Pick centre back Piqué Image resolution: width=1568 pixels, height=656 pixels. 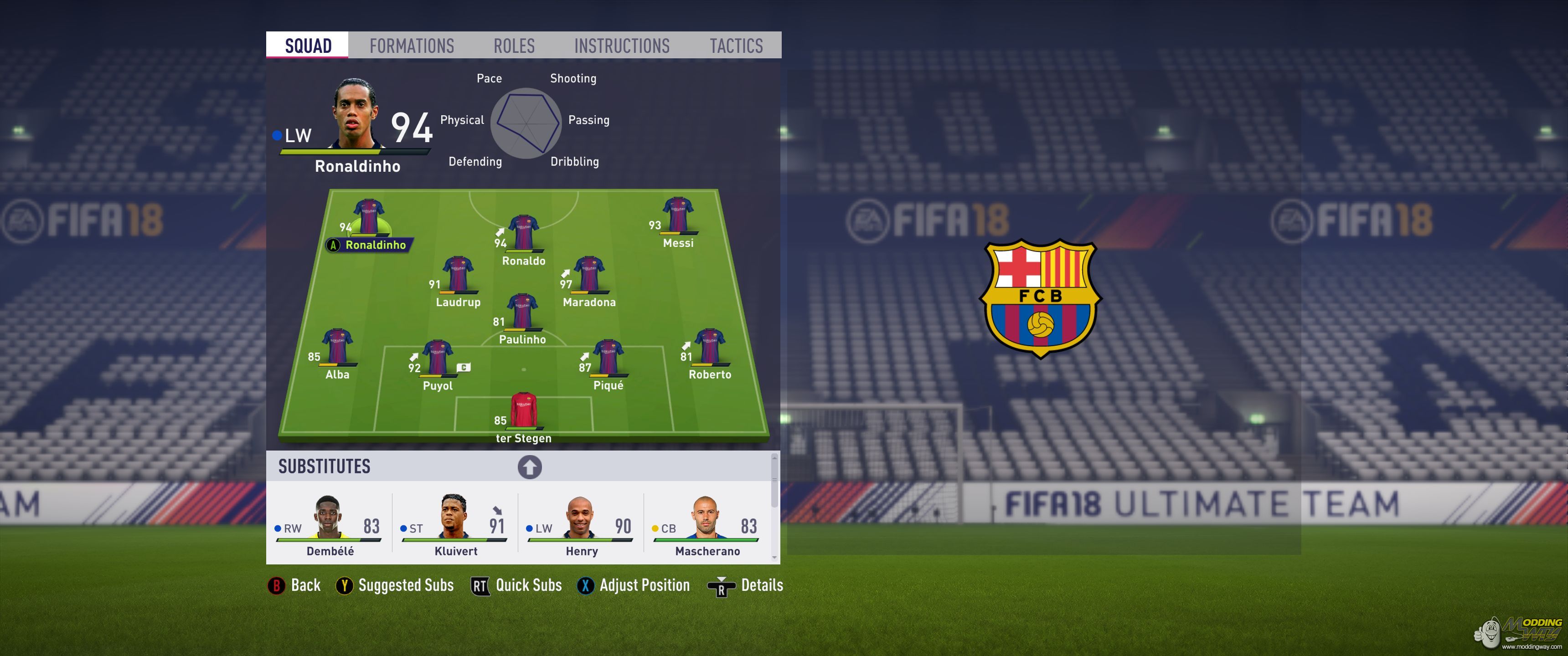[x=608, y=358]
